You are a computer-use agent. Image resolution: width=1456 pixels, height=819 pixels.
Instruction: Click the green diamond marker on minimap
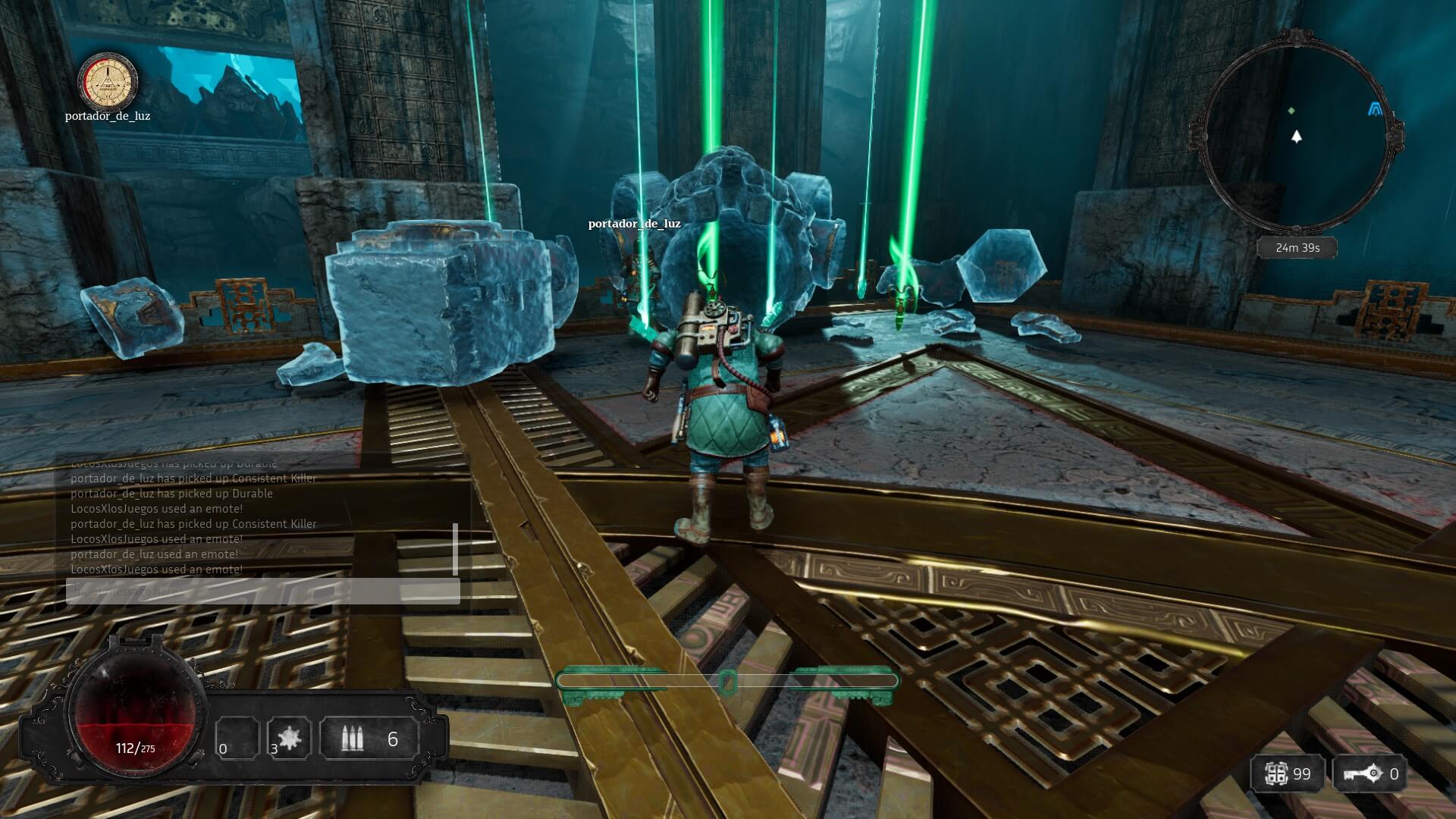(1291, 111)
